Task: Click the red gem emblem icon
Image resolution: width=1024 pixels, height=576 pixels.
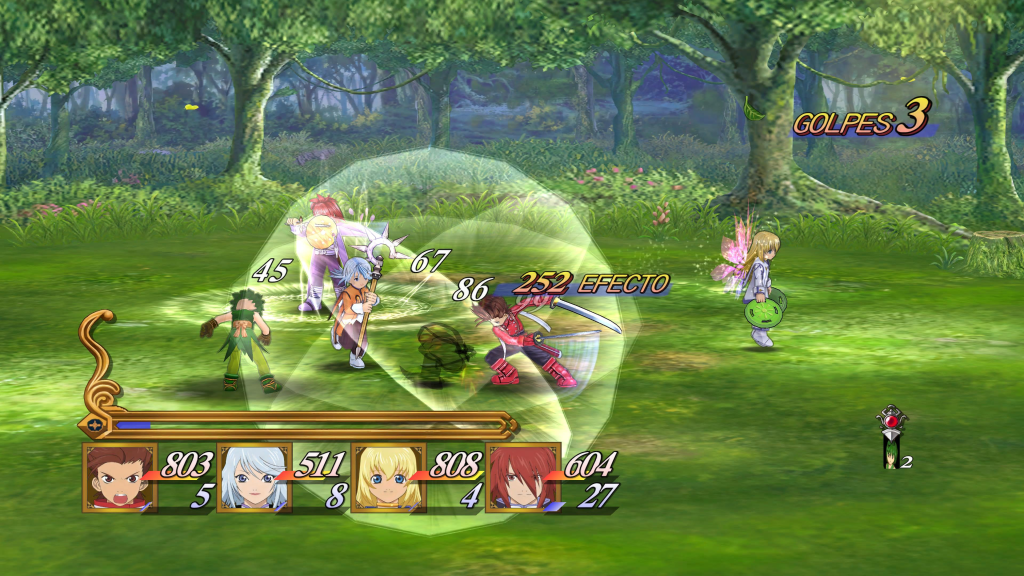Action: click(890, 419)
